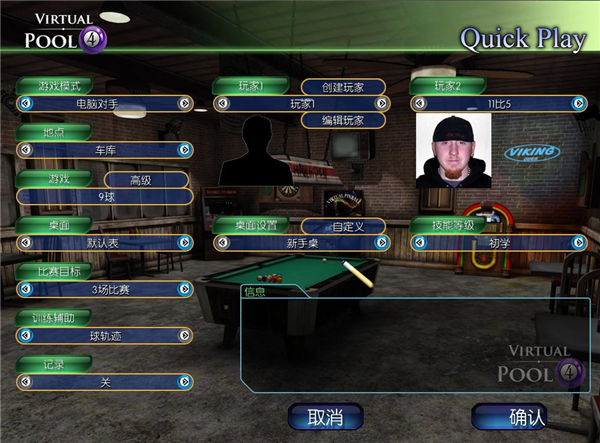This screenshot has height=443, width=600.
Task: Toggle 记录 setting with right arrow
Action: [184, 382]
